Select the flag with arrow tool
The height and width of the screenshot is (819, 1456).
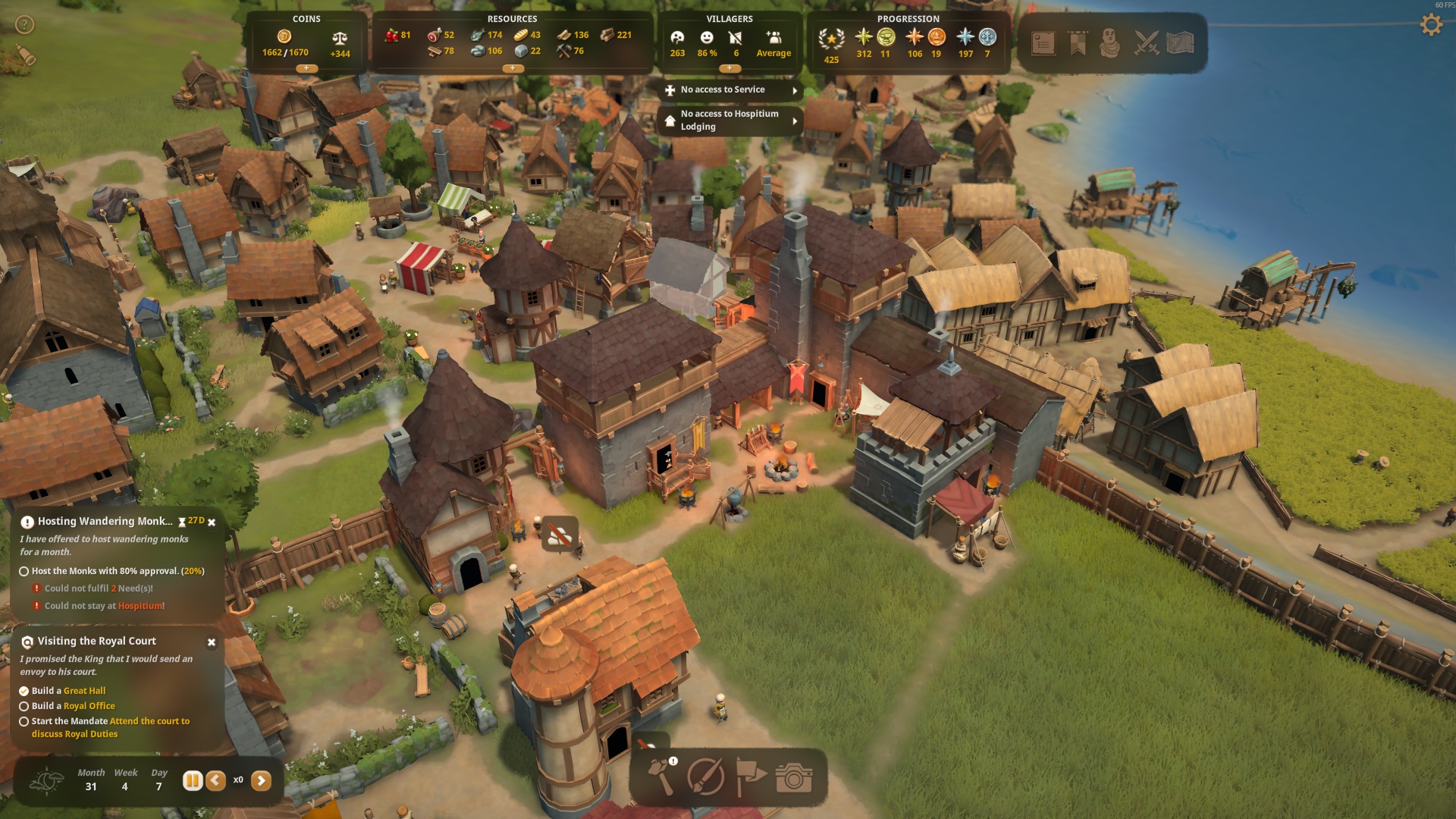pyautogui.click(x=750, y=777)
